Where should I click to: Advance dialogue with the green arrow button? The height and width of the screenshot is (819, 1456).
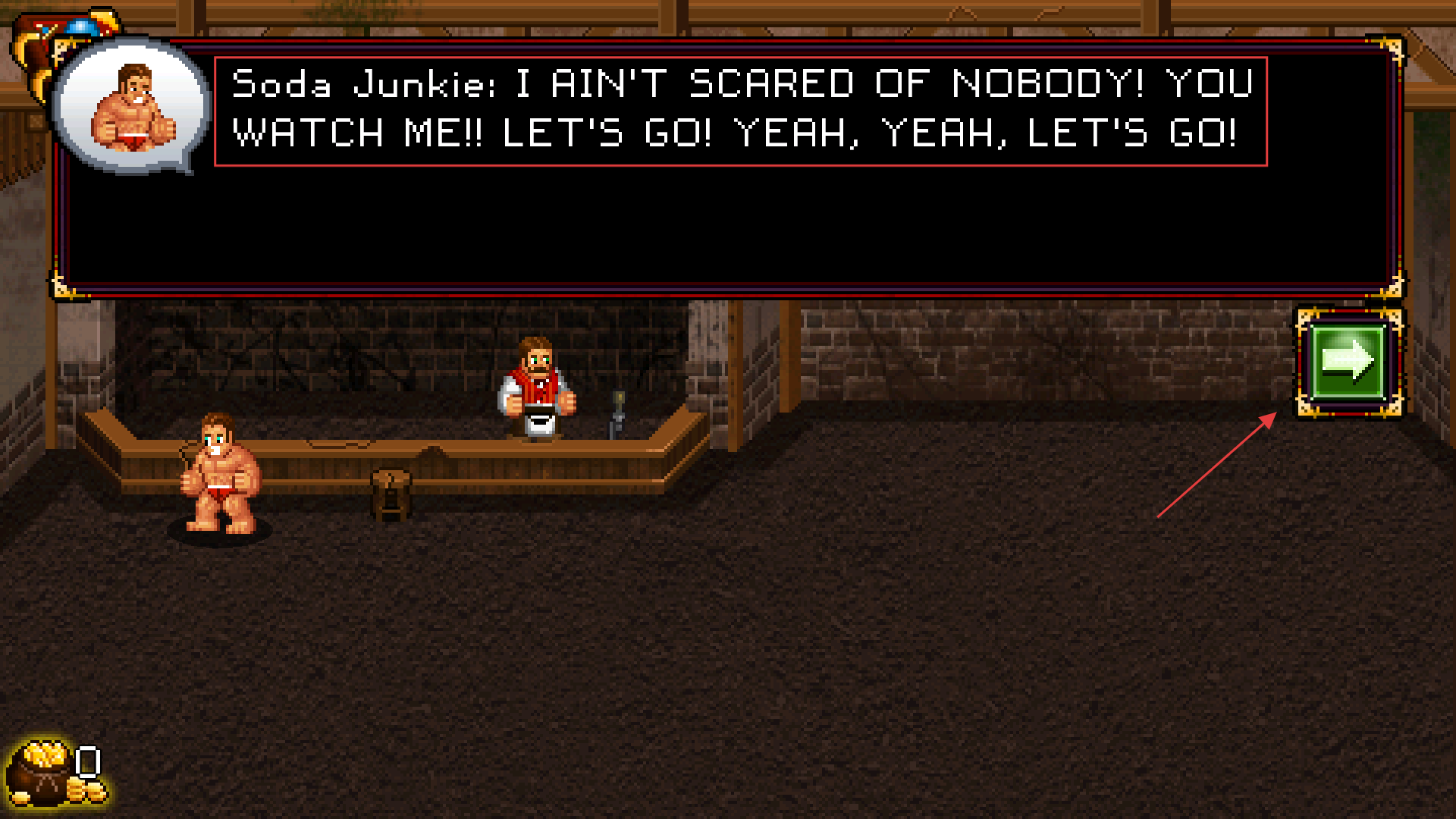click(x=1348, y=362)
